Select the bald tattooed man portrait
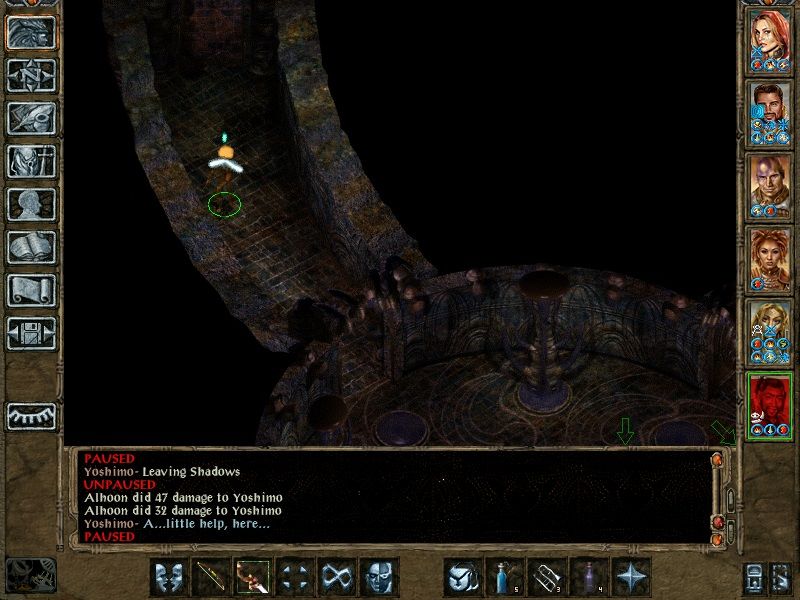This screenshot has height=600, width=800. click(x=770, y=183)
